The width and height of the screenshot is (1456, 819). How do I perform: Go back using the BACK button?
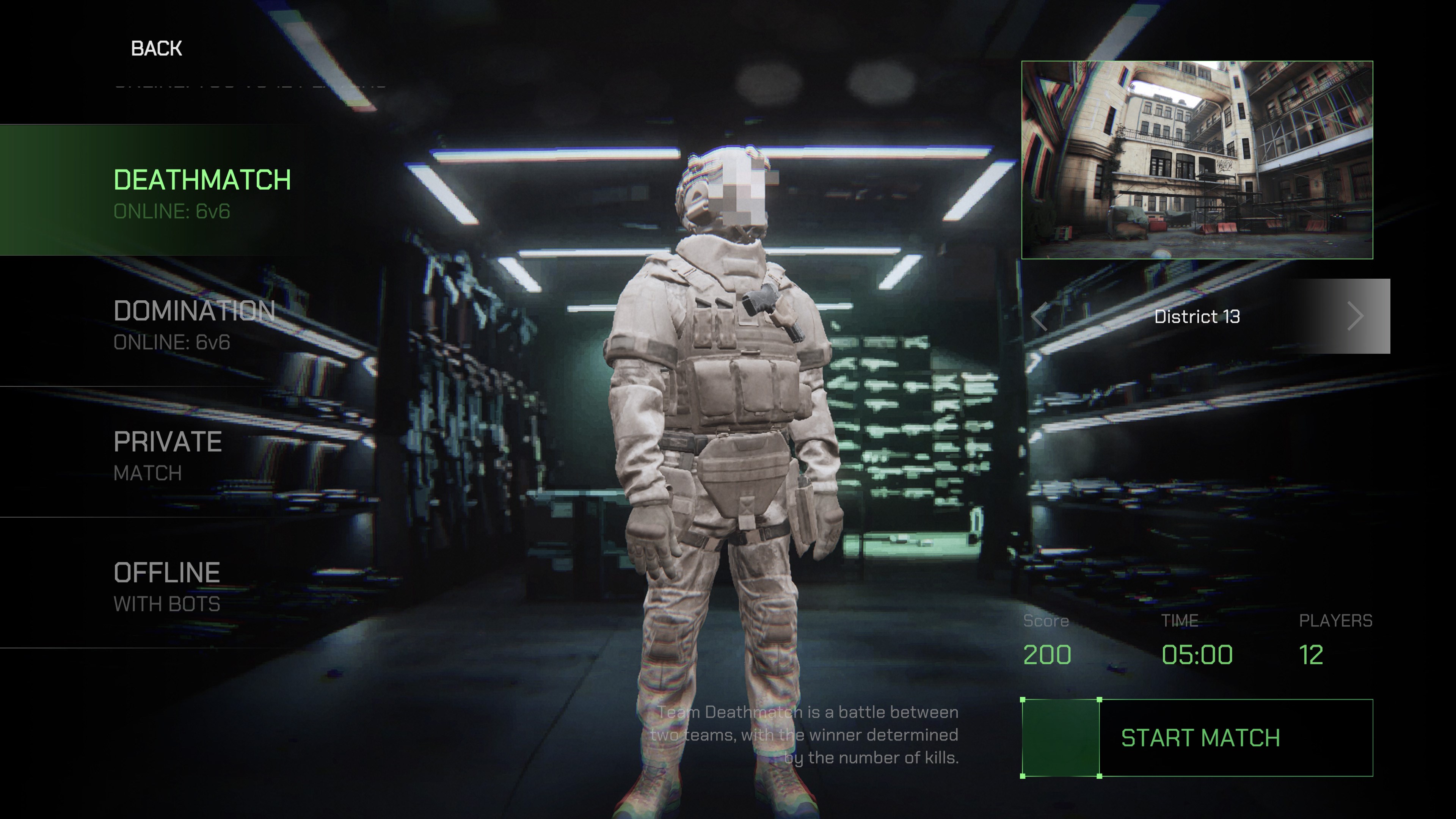157,49
